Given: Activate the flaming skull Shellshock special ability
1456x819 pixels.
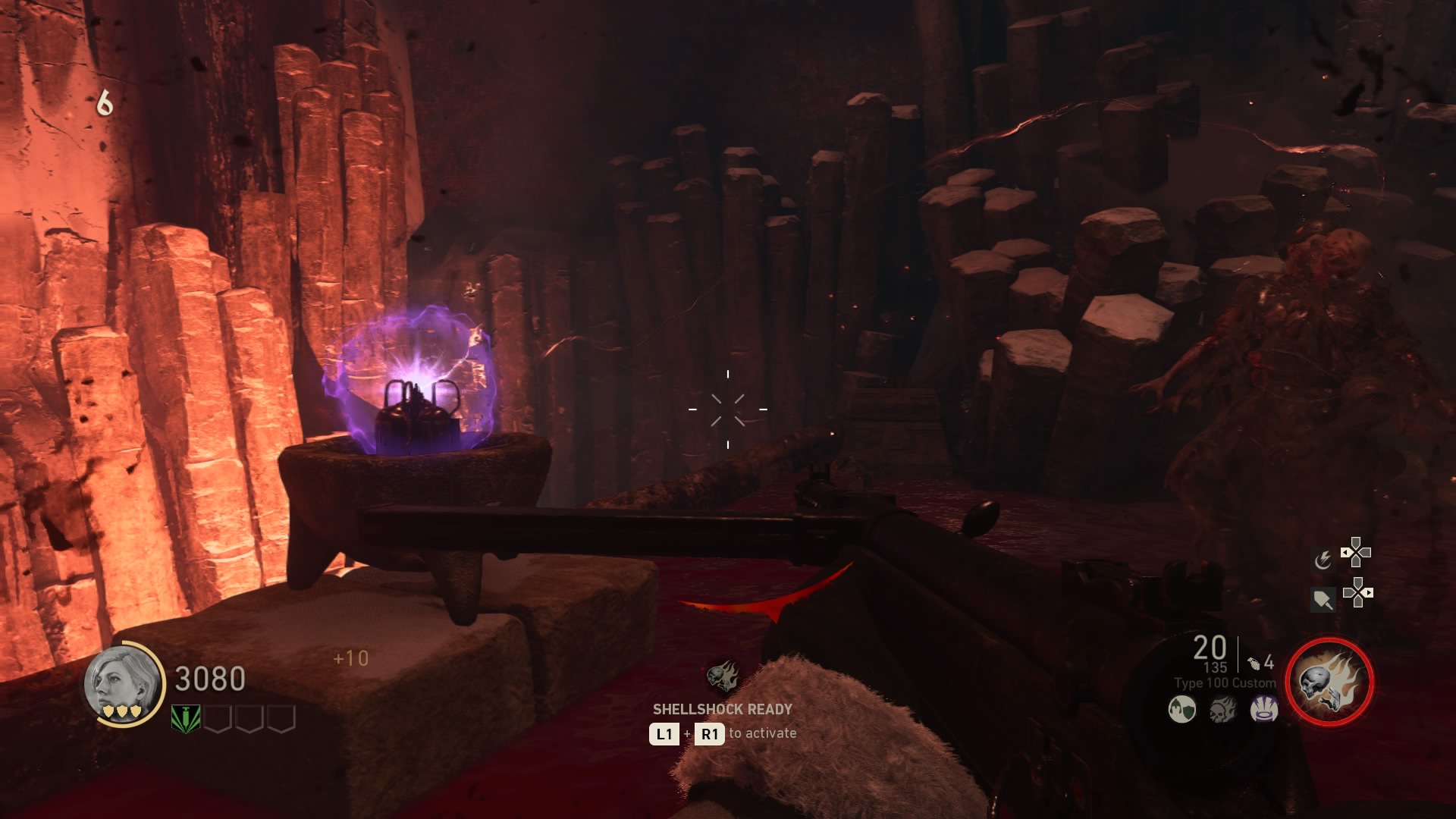Looking at the screenshot, I should [x=1329, y=681].
